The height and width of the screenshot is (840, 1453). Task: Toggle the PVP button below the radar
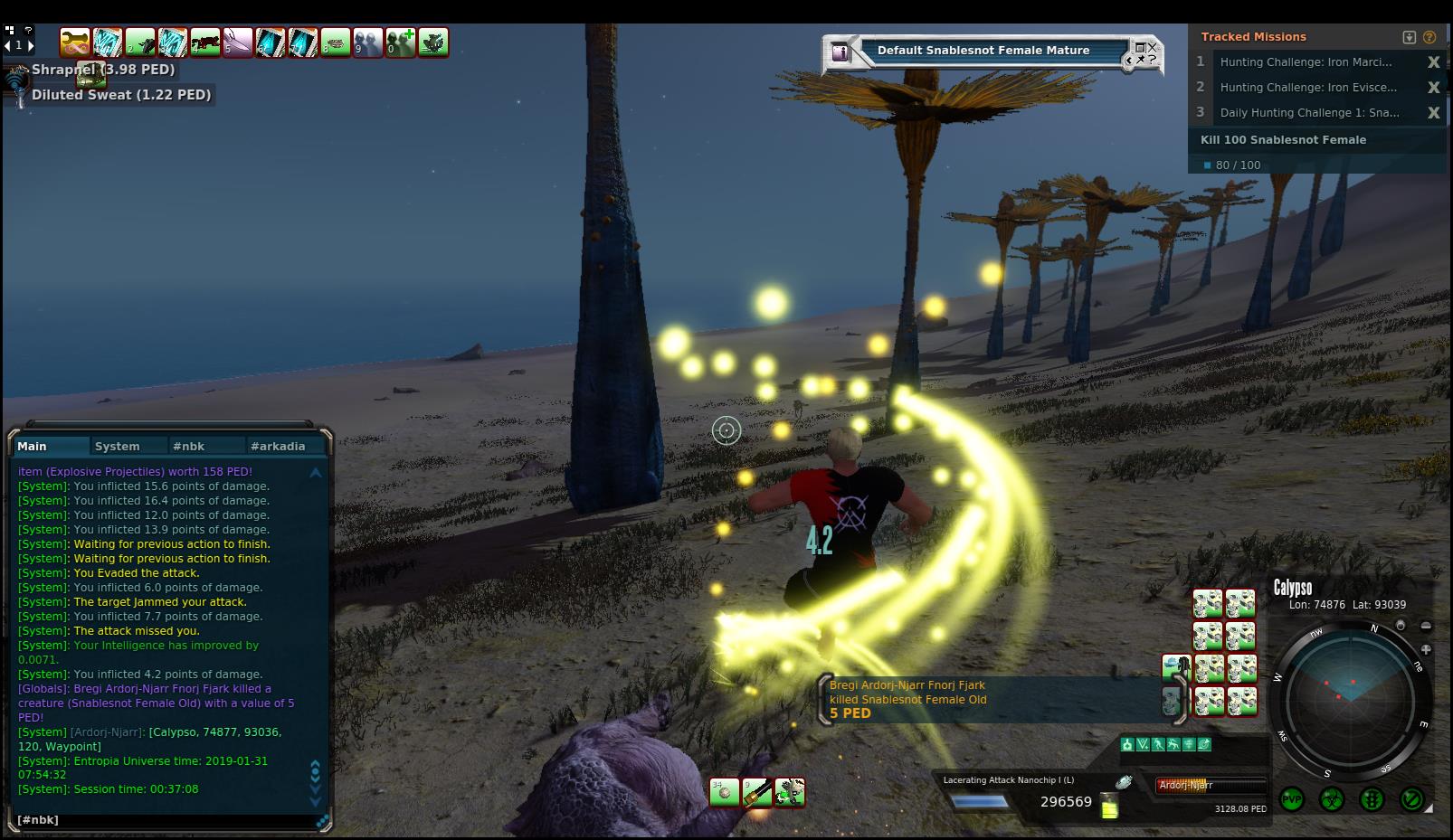tap(1291, 799)
